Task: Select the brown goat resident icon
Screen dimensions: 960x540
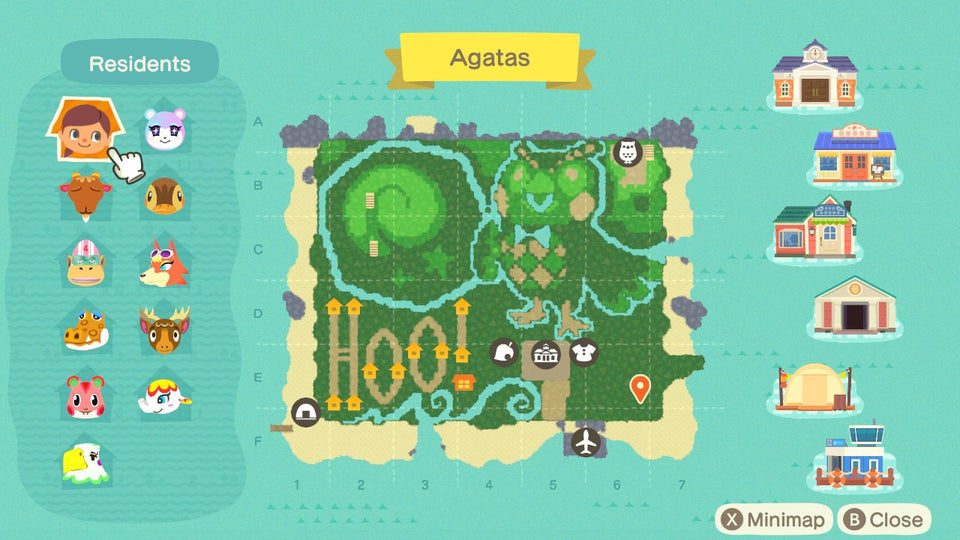Action: click(84, 197)
